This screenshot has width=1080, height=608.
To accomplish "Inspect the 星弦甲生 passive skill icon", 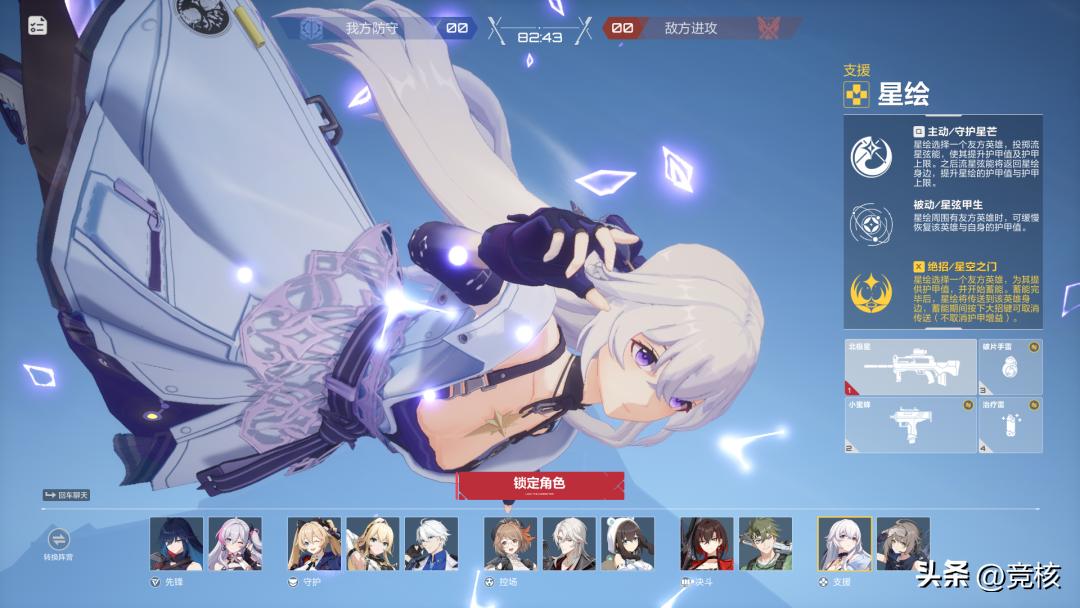I will 871,222.
